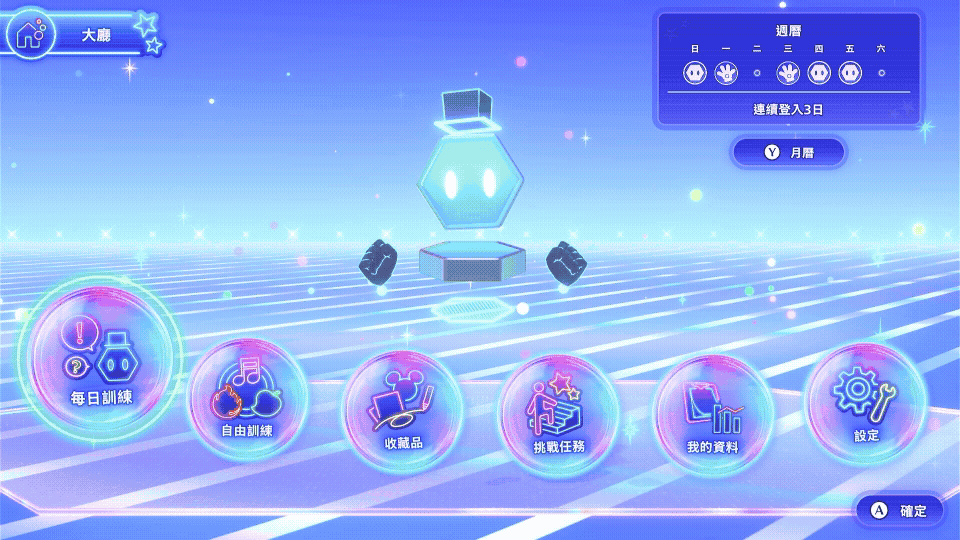This screenshot has height=540, width=960.
Task: Select the 自由訓練 free training bubble
Action: 247,397
